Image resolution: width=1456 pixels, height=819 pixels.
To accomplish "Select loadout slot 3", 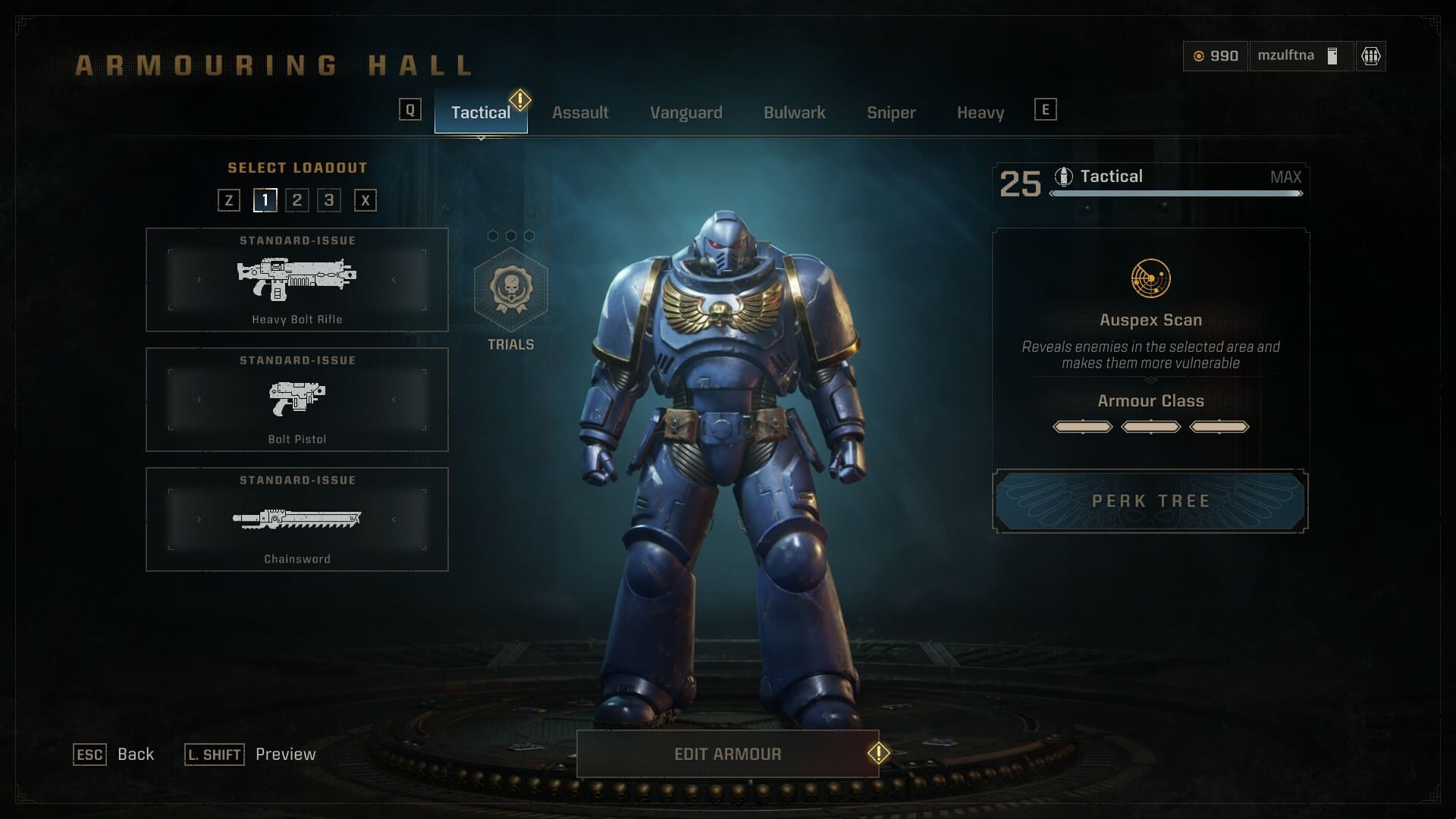I will click(331, 200).
